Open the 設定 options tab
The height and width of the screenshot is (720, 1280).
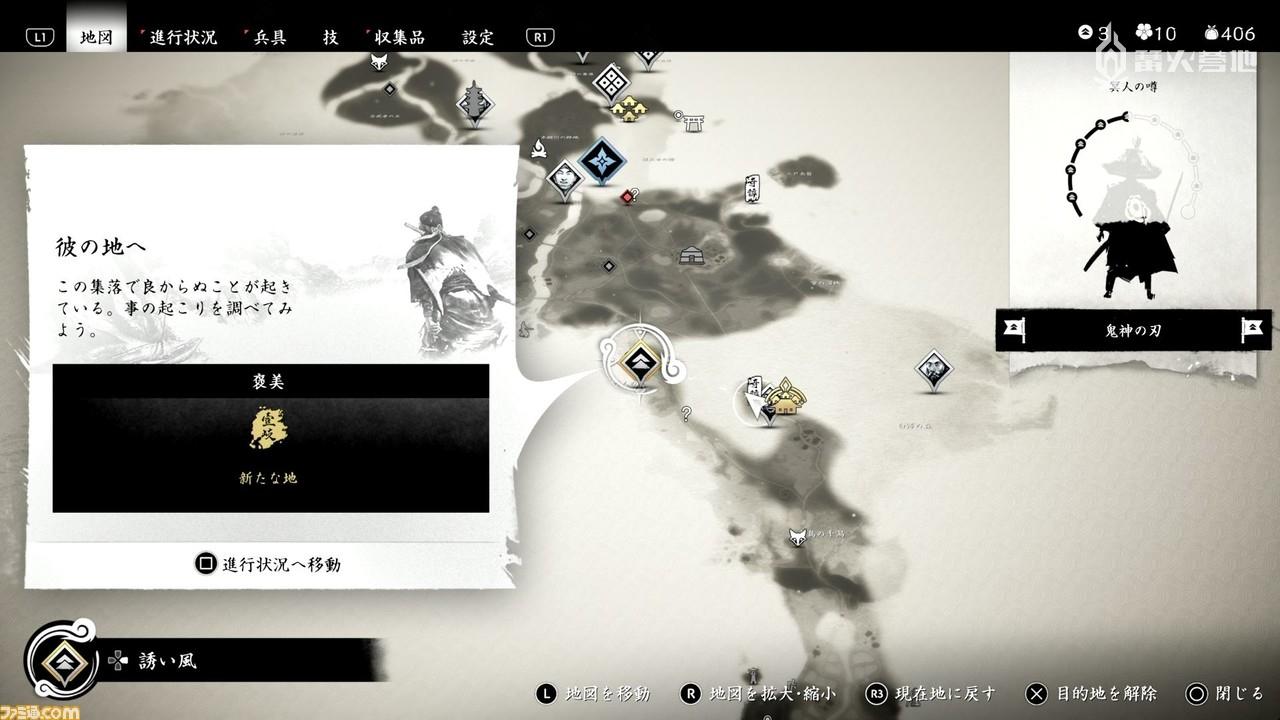478,37
